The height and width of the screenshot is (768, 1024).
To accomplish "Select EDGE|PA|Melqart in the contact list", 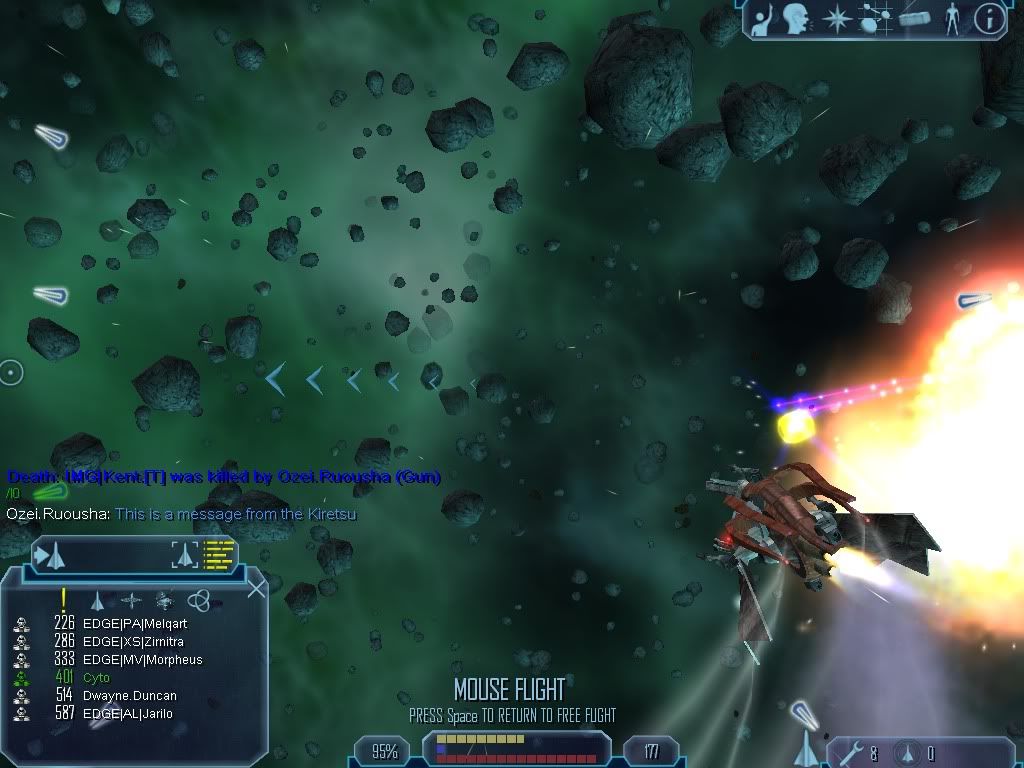I will pos(134,624).
